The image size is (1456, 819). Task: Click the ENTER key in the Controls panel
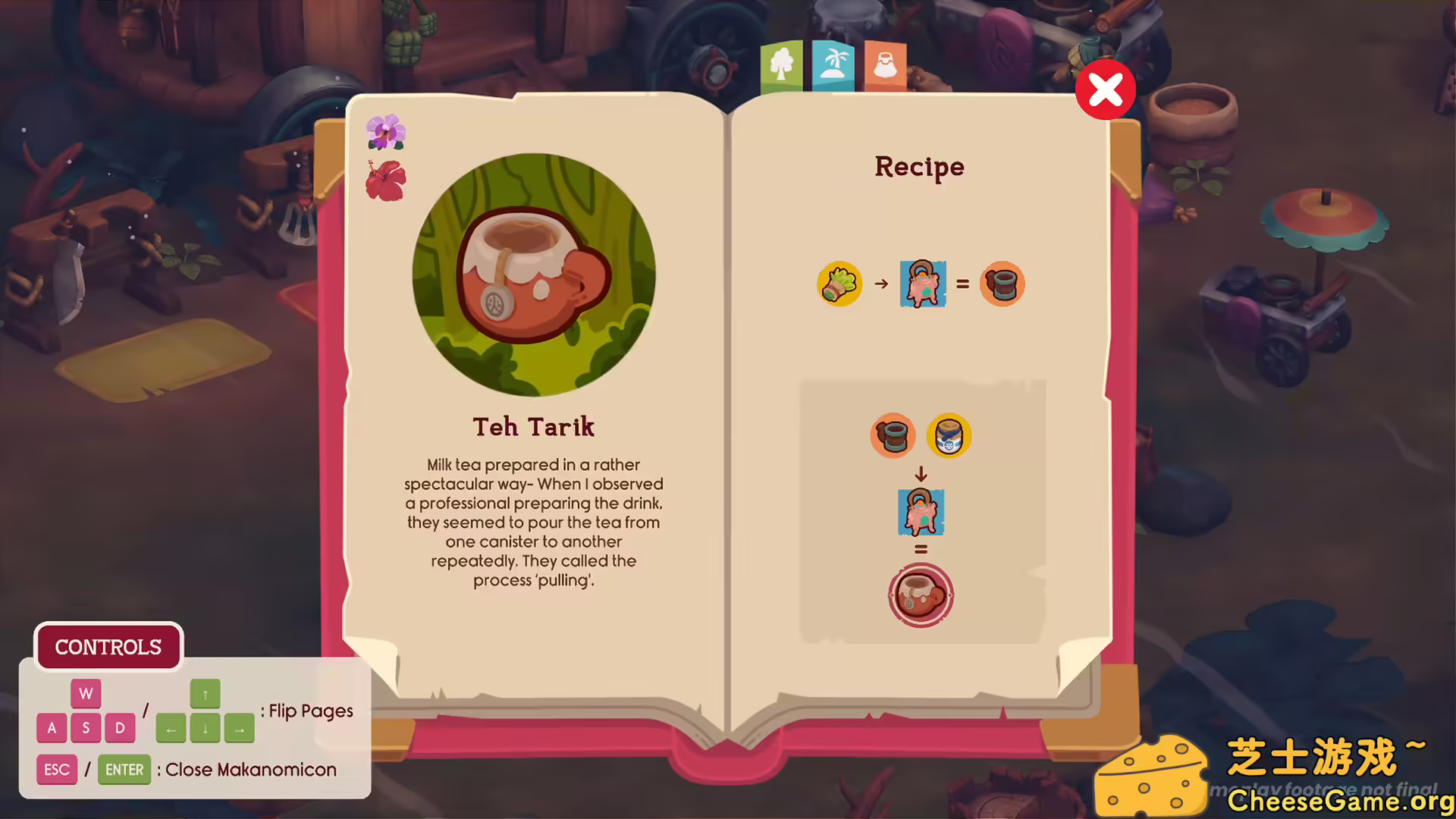click(x=124, y=769)
